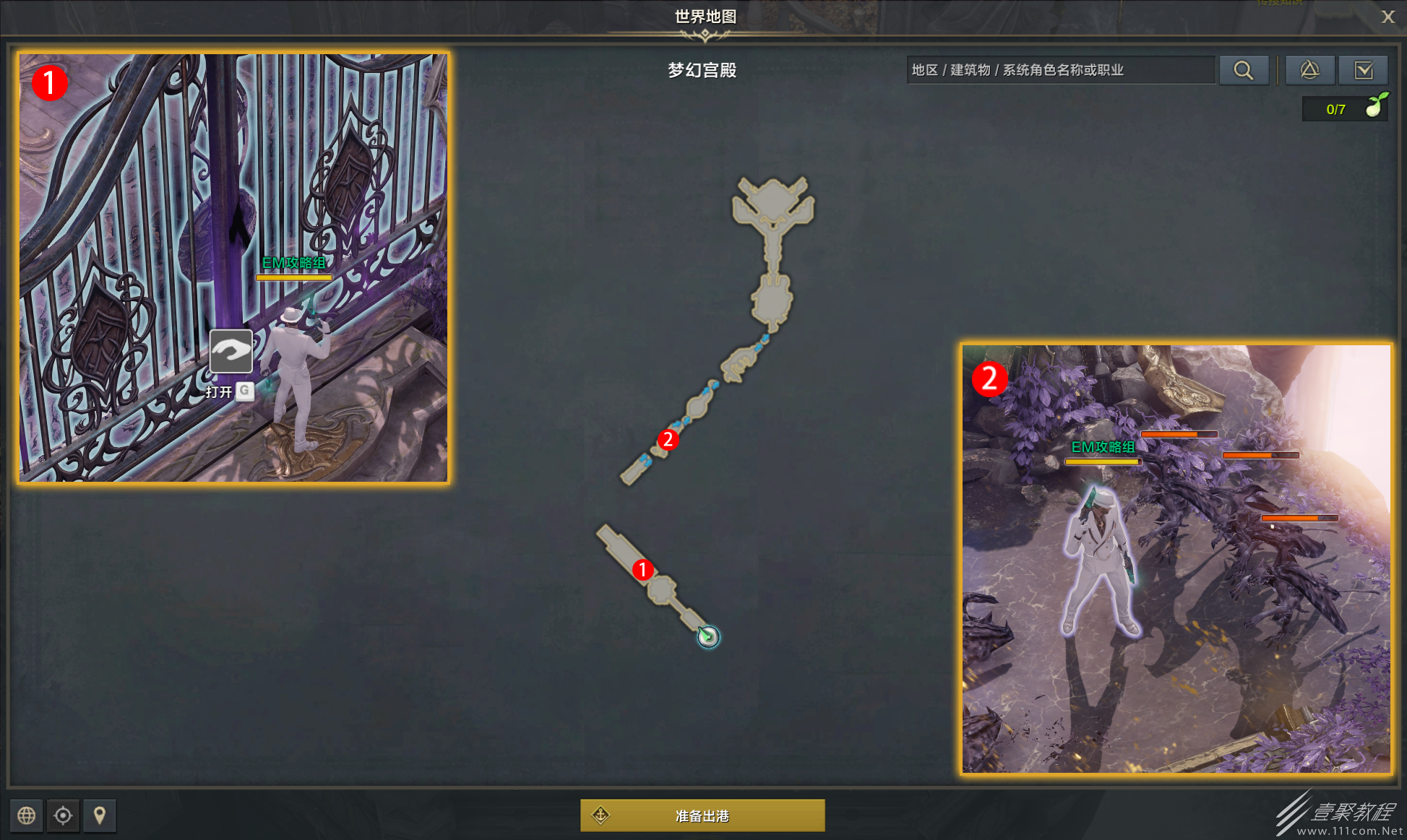1407x840 pixels.
Task: Toggle the map pin placement tool
Action: pos(99,815)
